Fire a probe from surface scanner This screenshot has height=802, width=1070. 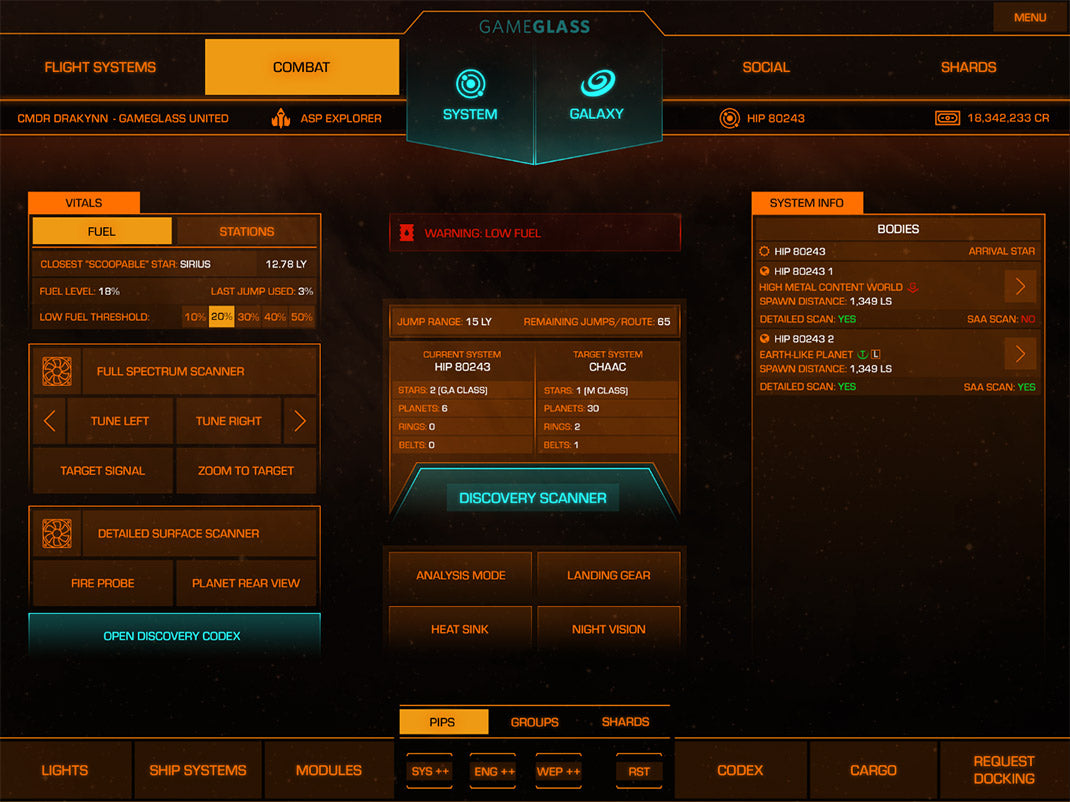[x=102, y=583]
